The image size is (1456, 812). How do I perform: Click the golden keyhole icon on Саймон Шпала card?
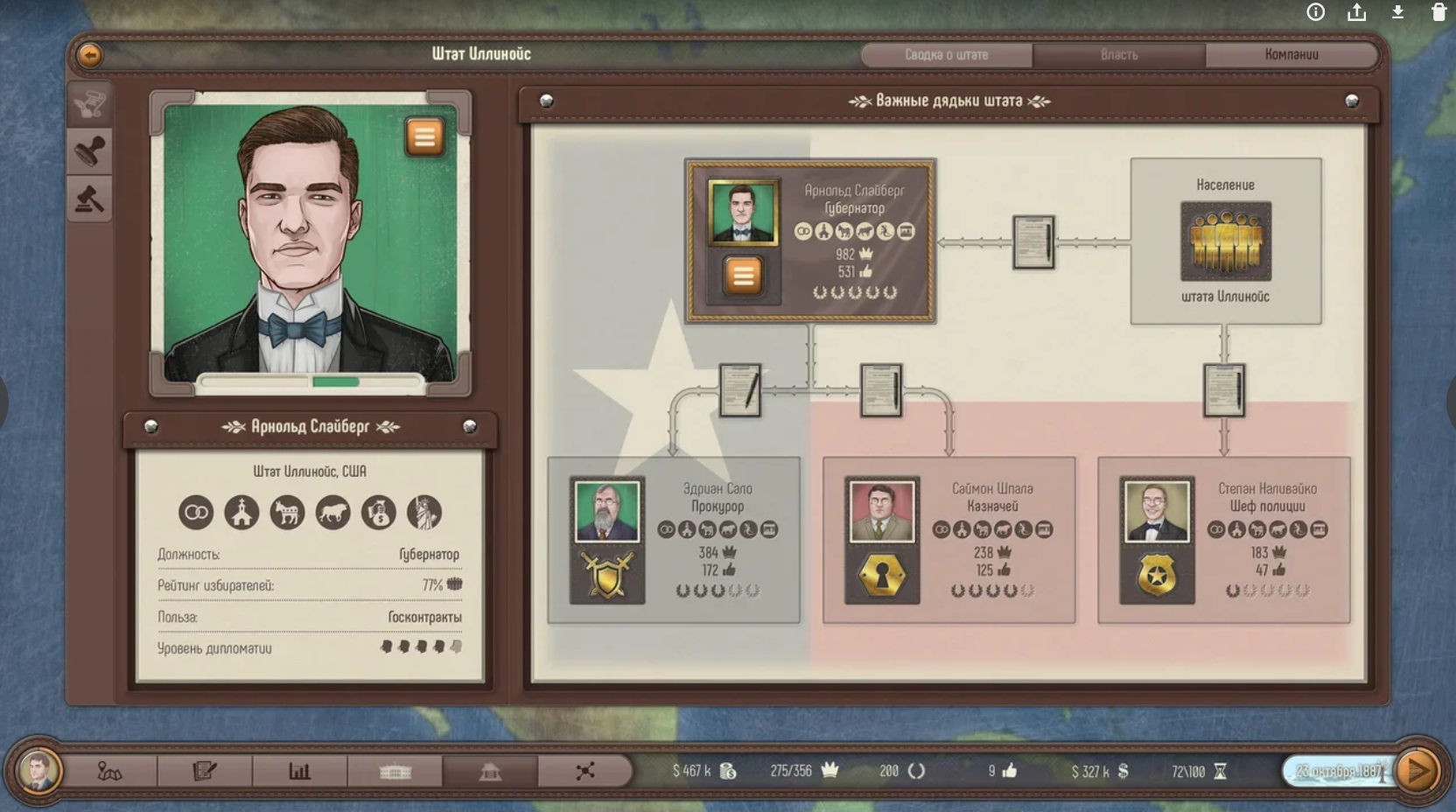pos(881,576)
